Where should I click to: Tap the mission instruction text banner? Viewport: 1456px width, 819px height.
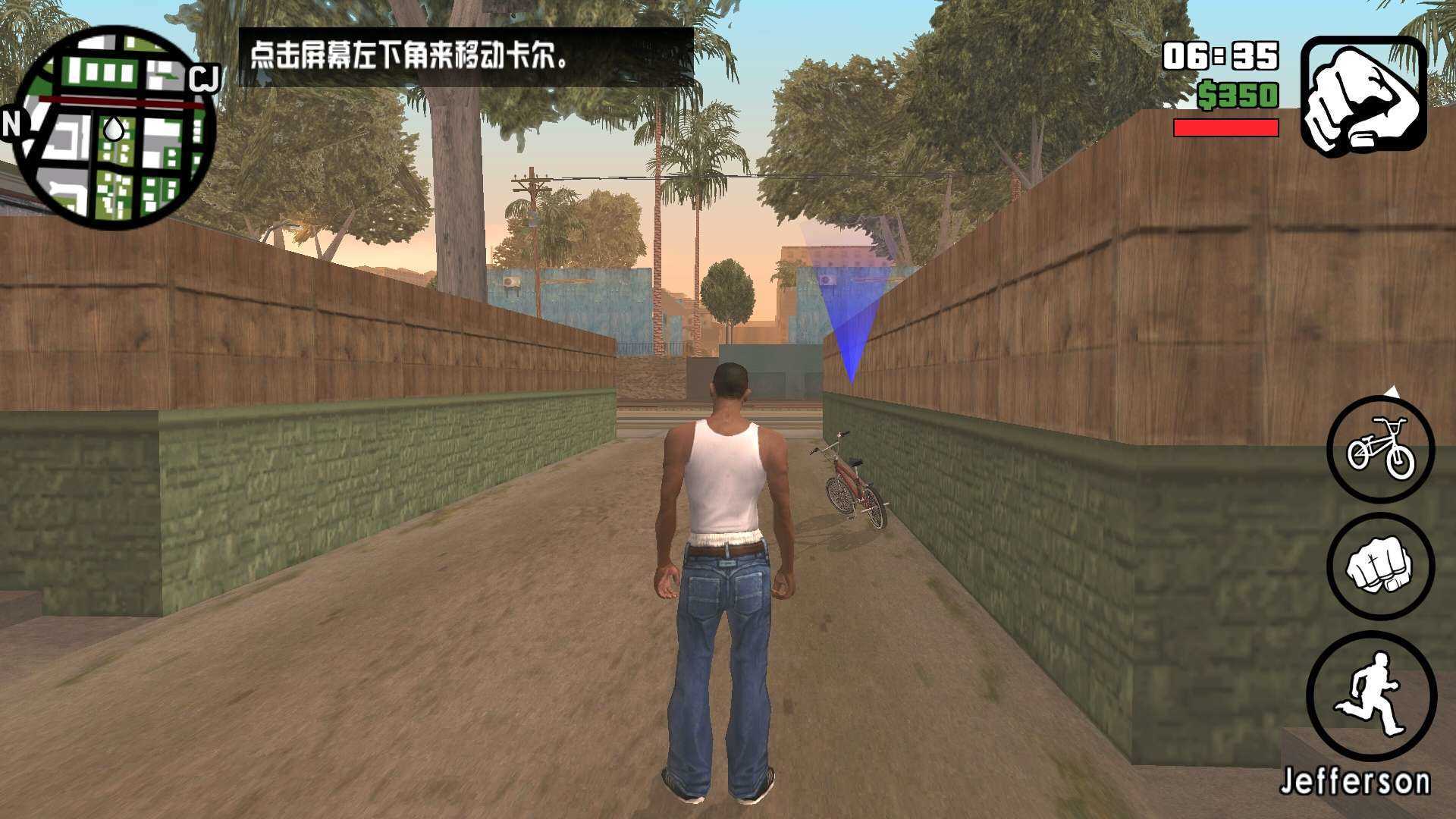pyautogui.click(x=468, y=56)
